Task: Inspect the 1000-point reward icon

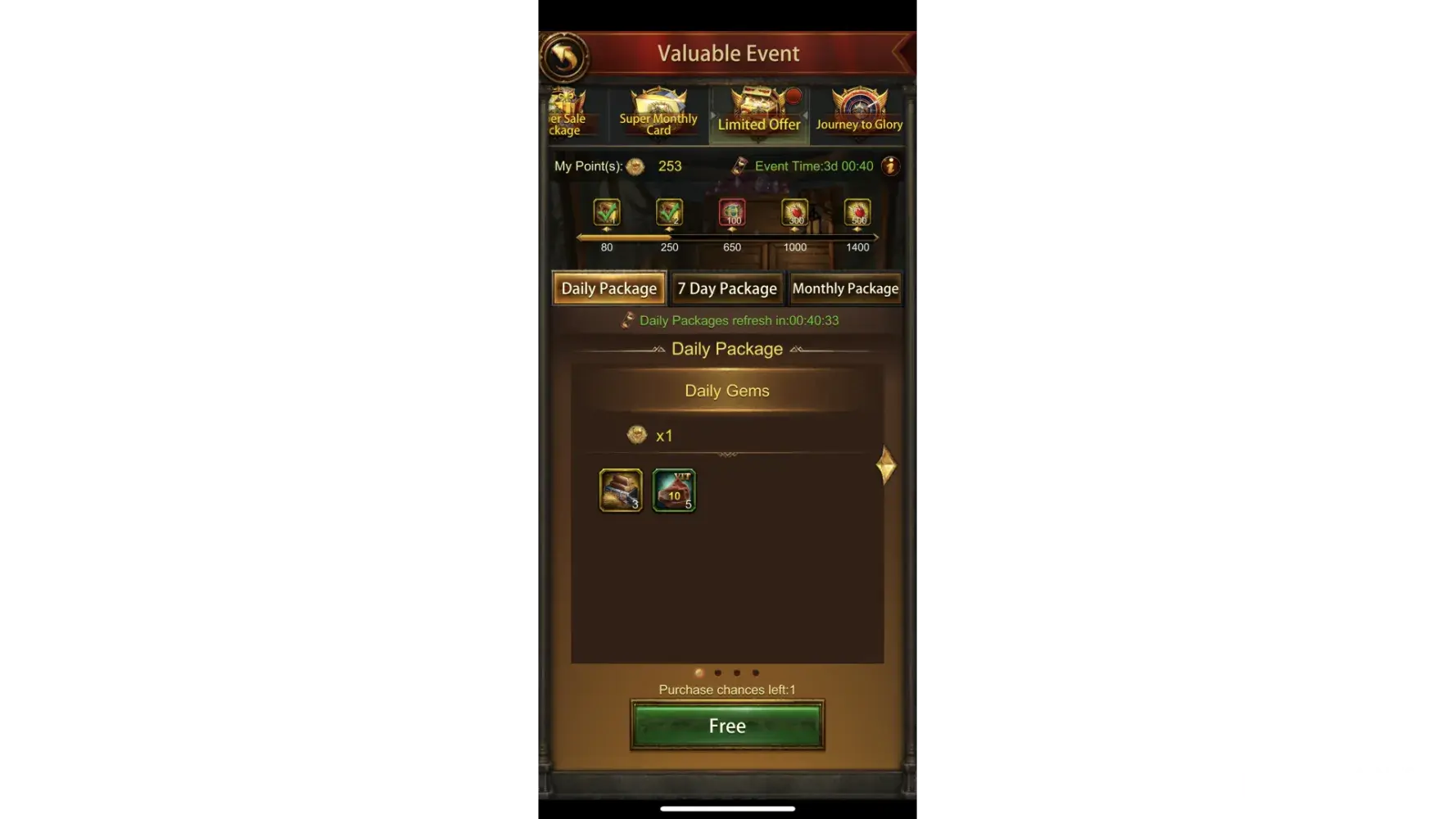Action: coord(794,213)
